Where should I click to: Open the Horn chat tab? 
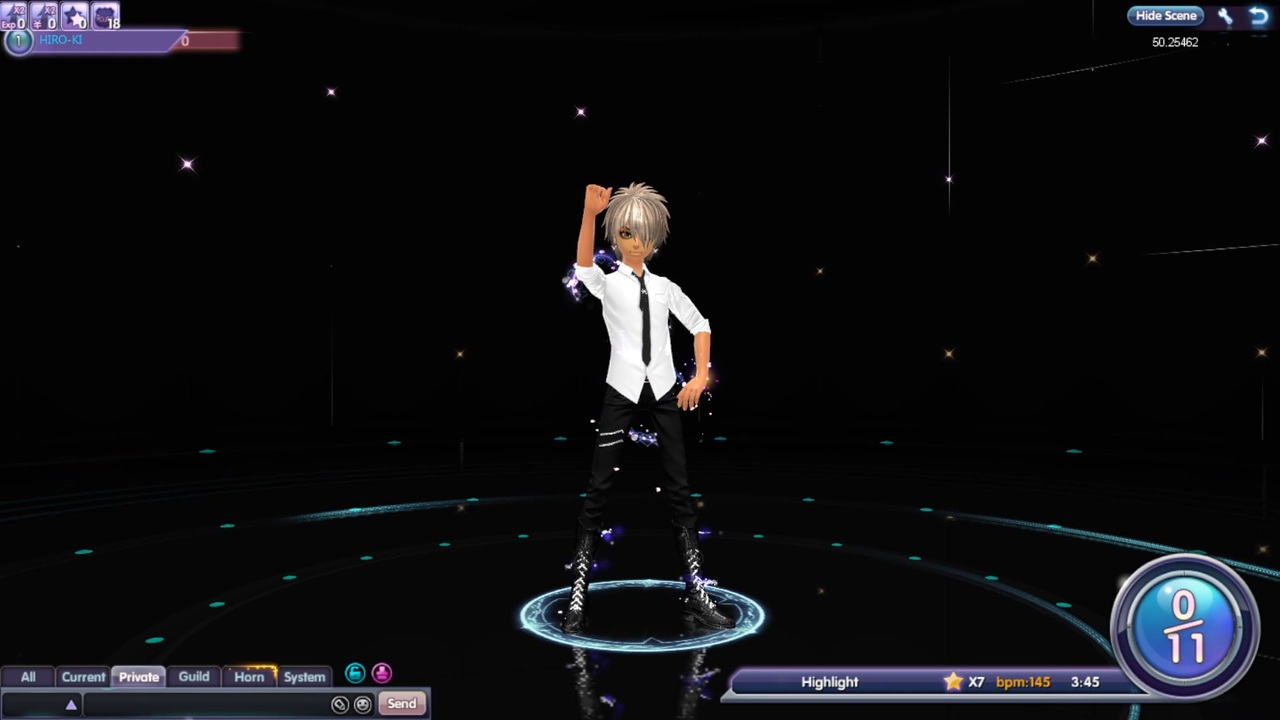tap(249, 676)
